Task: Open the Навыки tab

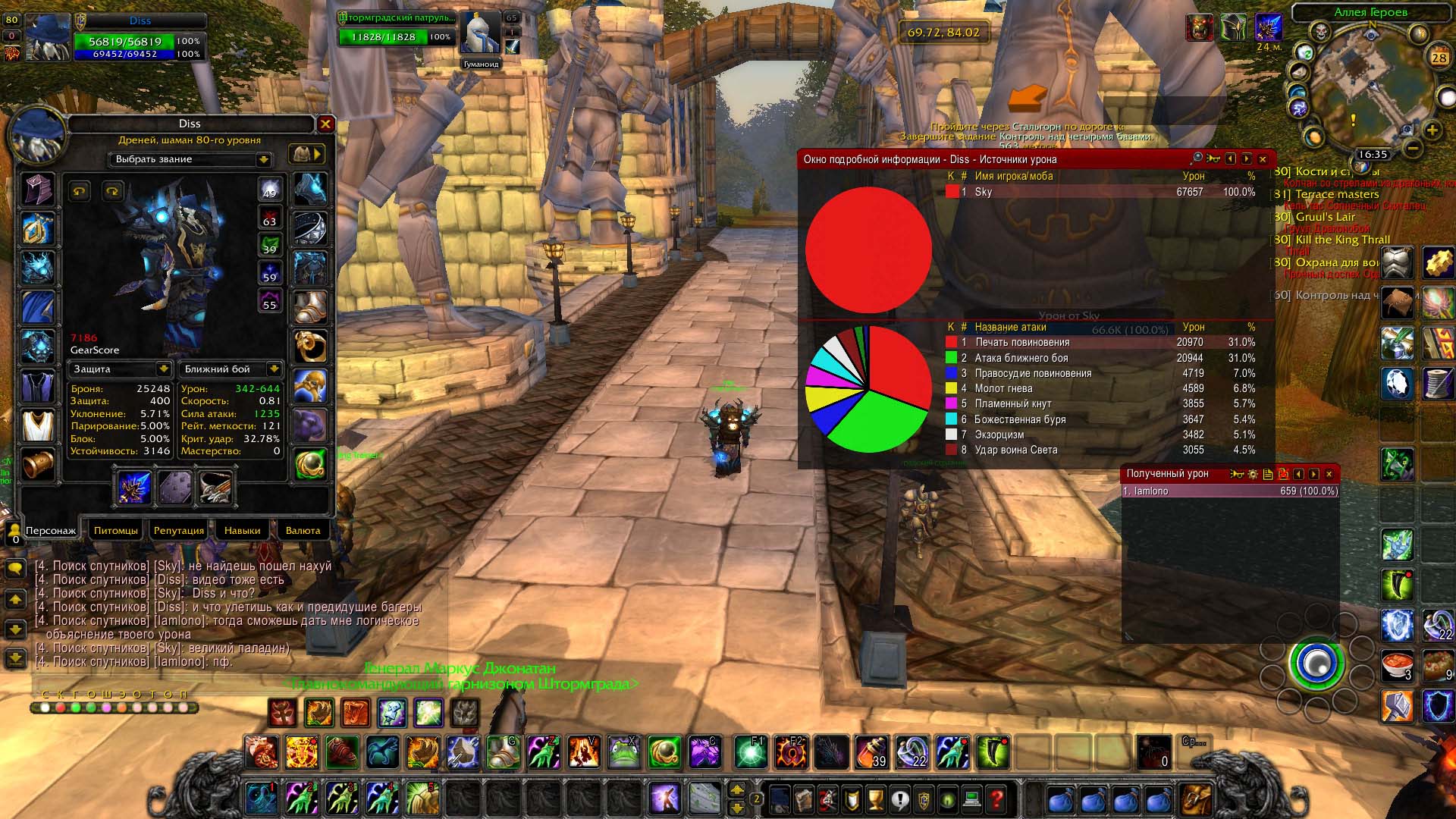Action: click(x=242, y=530)
